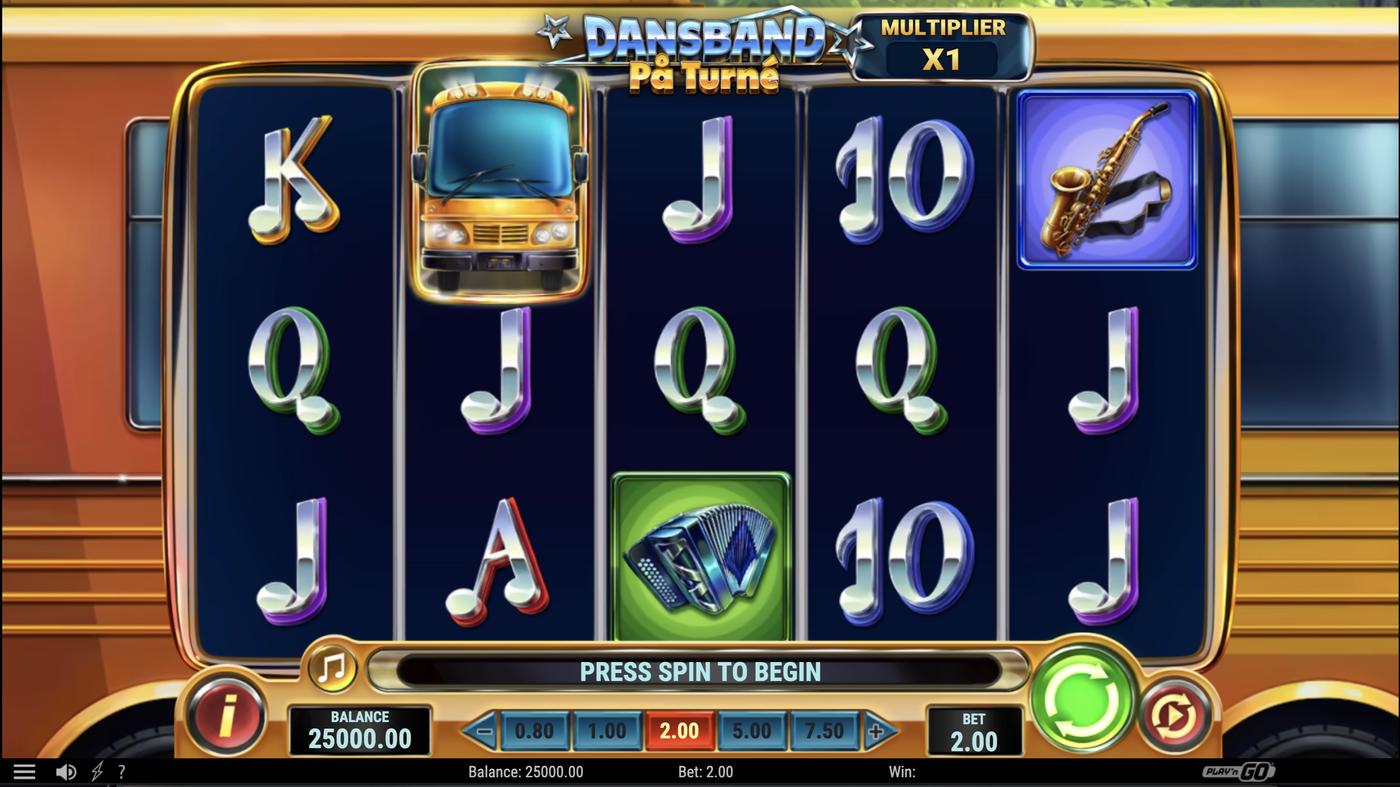Mute game sound with the speaker icon
The image size is (1400, 787).
(x=66, y=770)
